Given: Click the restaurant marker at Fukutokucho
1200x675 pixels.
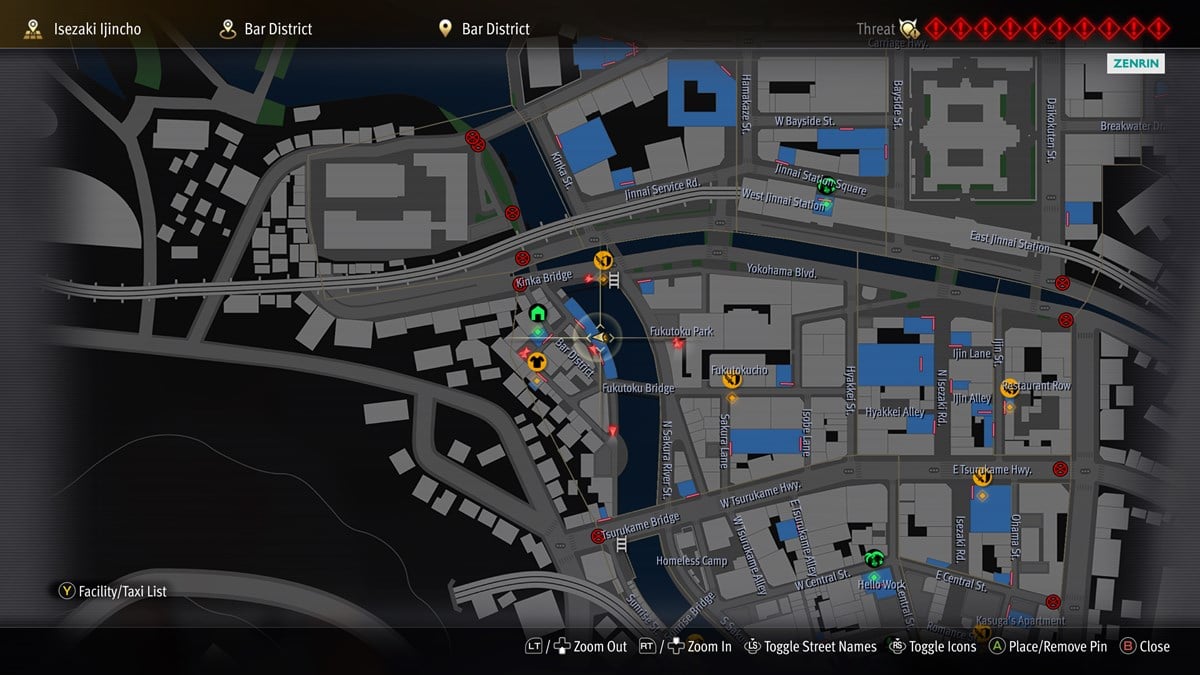Looking at the screenshot, I should click(731, 378).
